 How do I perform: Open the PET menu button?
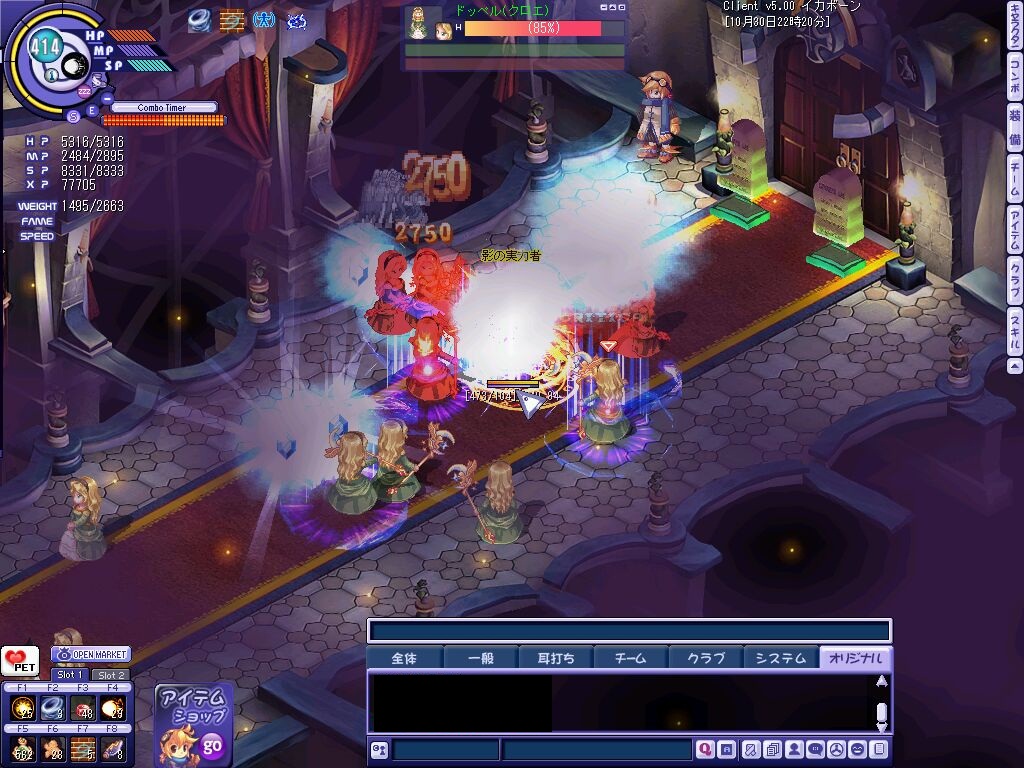[20, 661]
